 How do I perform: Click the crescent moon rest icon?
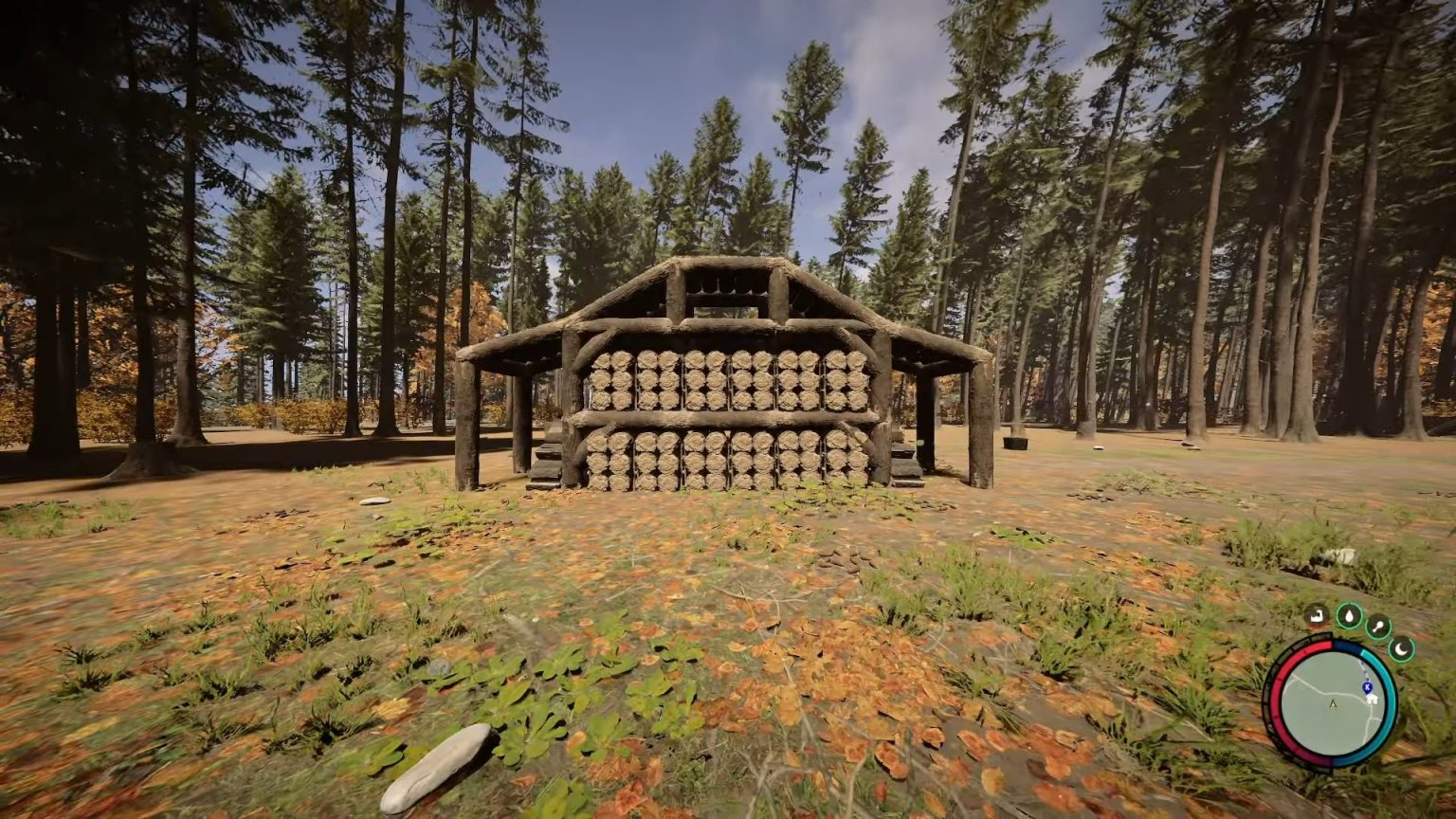[x=1400, y=650]
